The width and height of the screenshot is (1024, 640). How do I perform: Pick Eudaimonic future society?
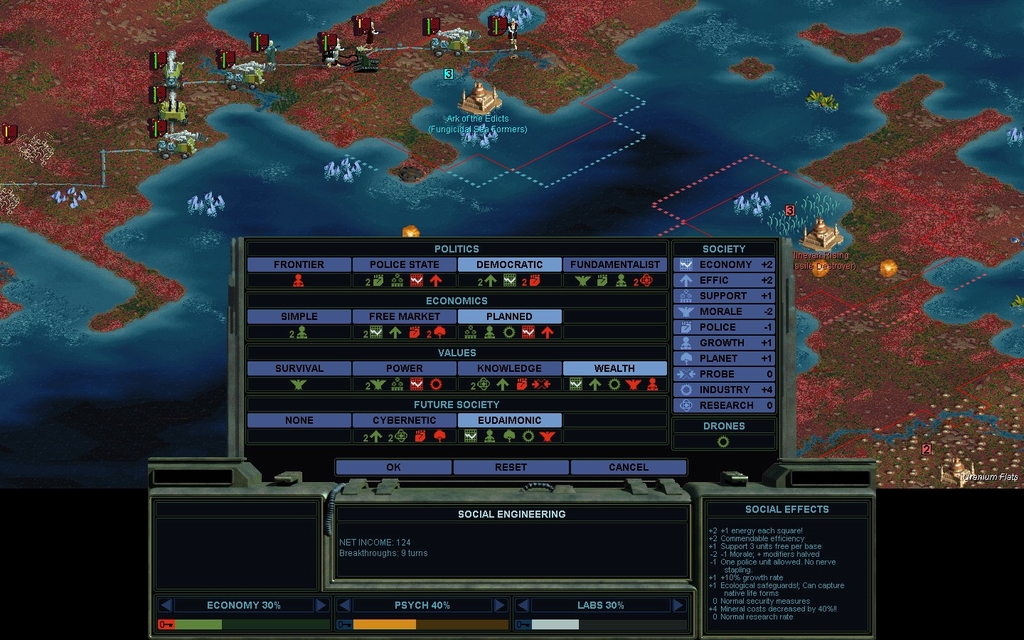coord(509,421)
